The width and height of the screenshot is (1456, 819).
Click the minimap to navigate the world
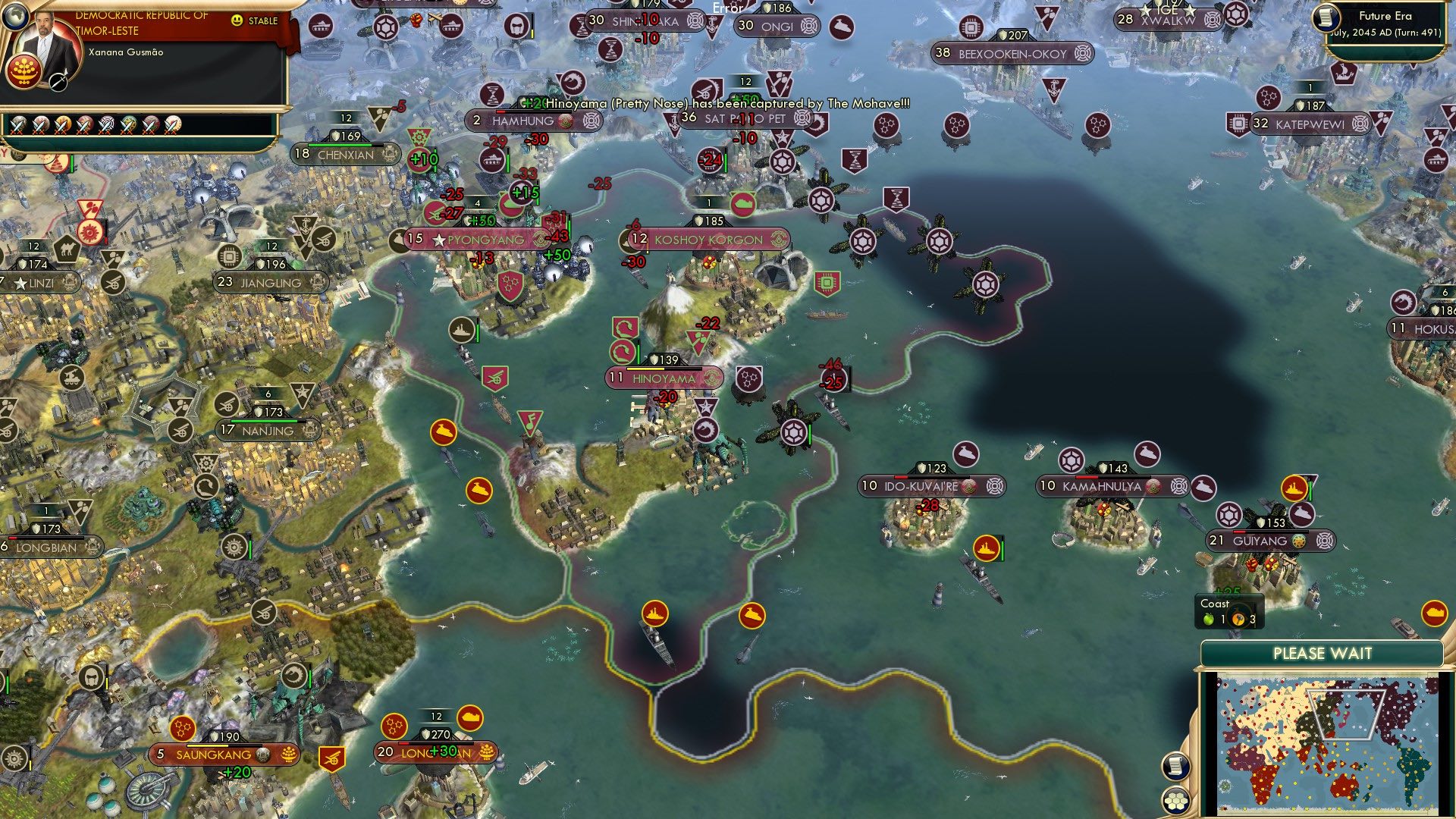click(1327, 743)
